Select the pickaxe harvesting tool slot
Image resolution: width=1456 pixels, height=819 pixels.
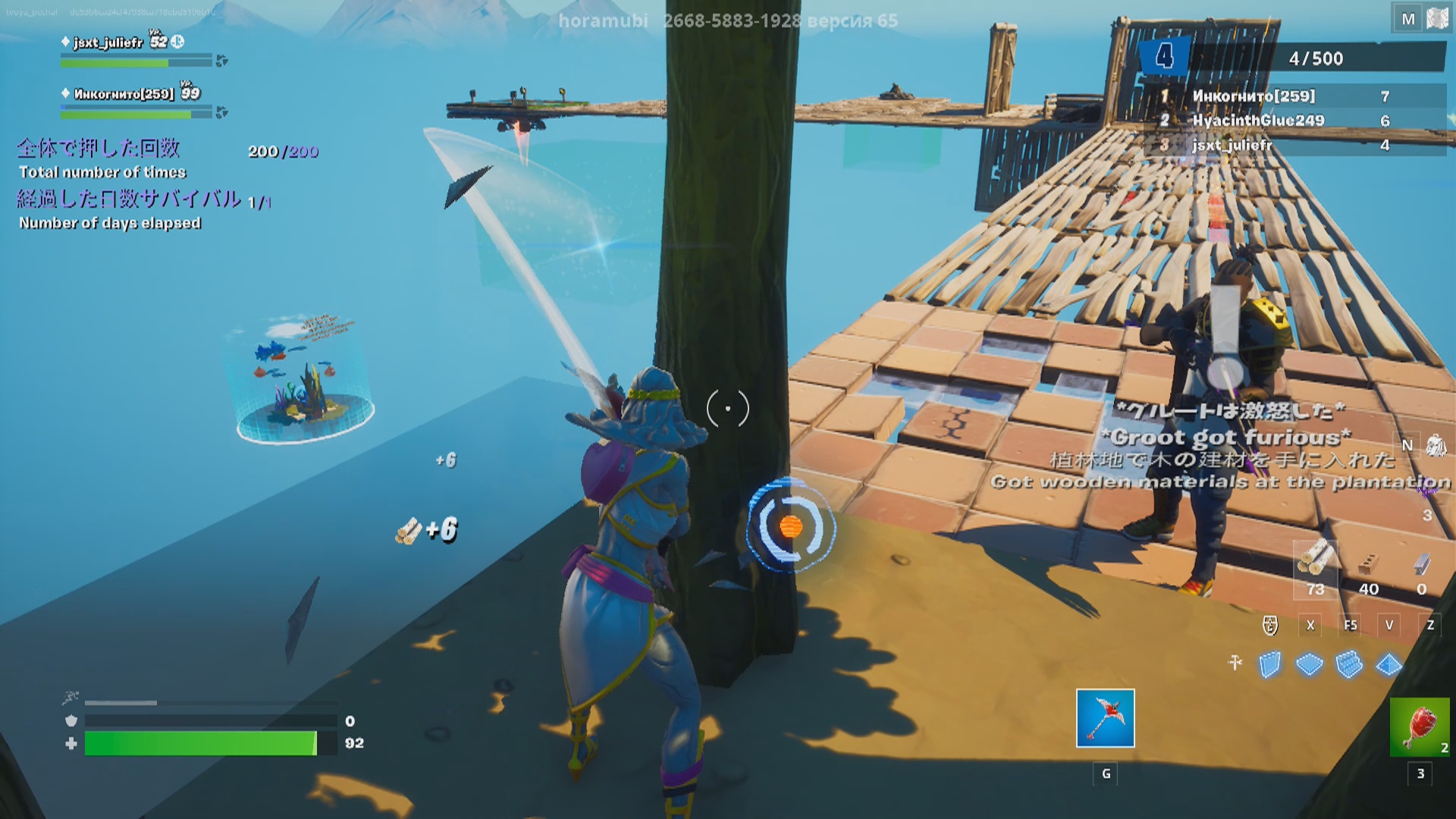1105,718
